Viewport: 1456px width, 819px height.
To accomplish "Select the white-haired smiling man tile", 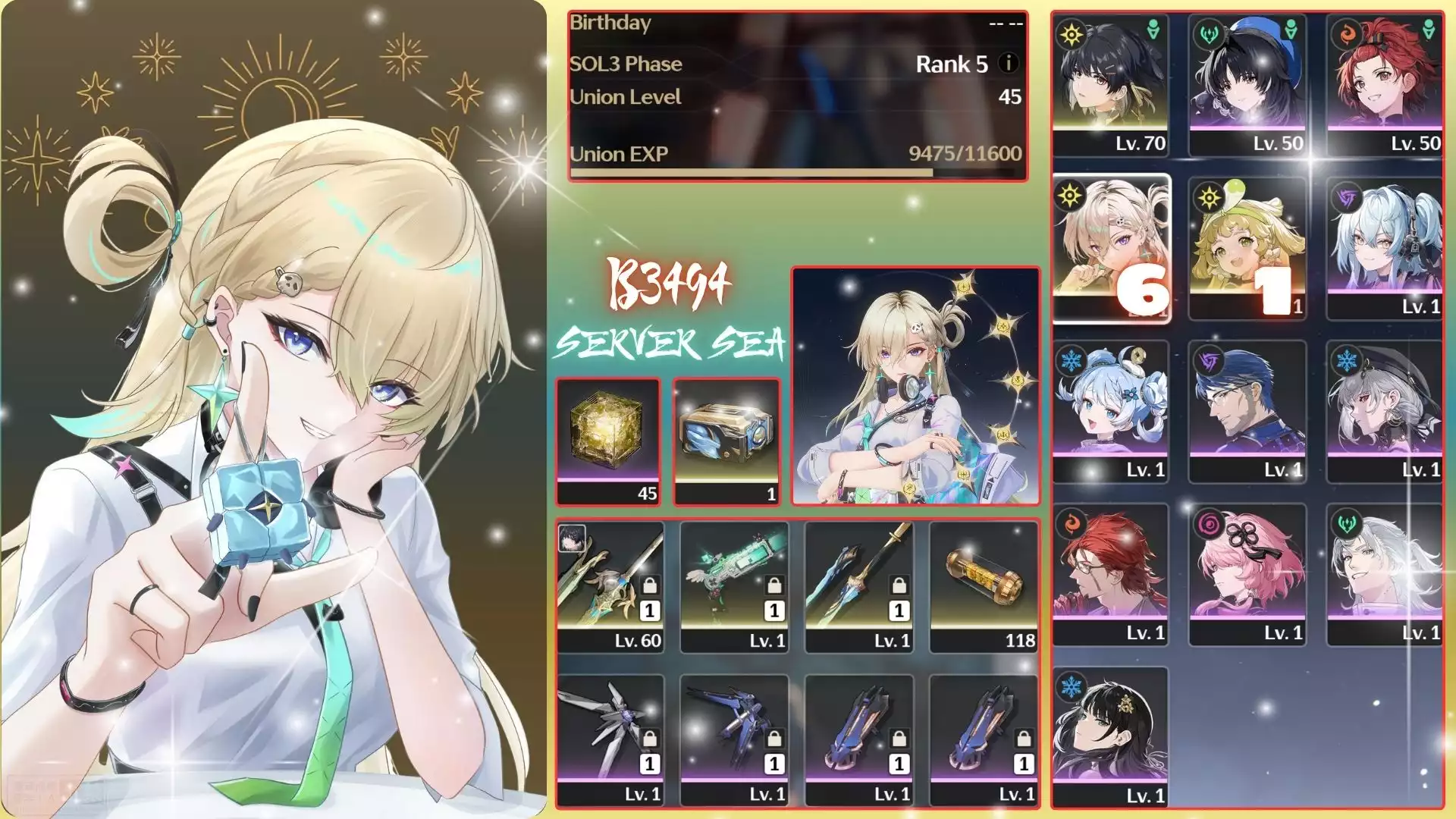I will (x=1385, y=575).
